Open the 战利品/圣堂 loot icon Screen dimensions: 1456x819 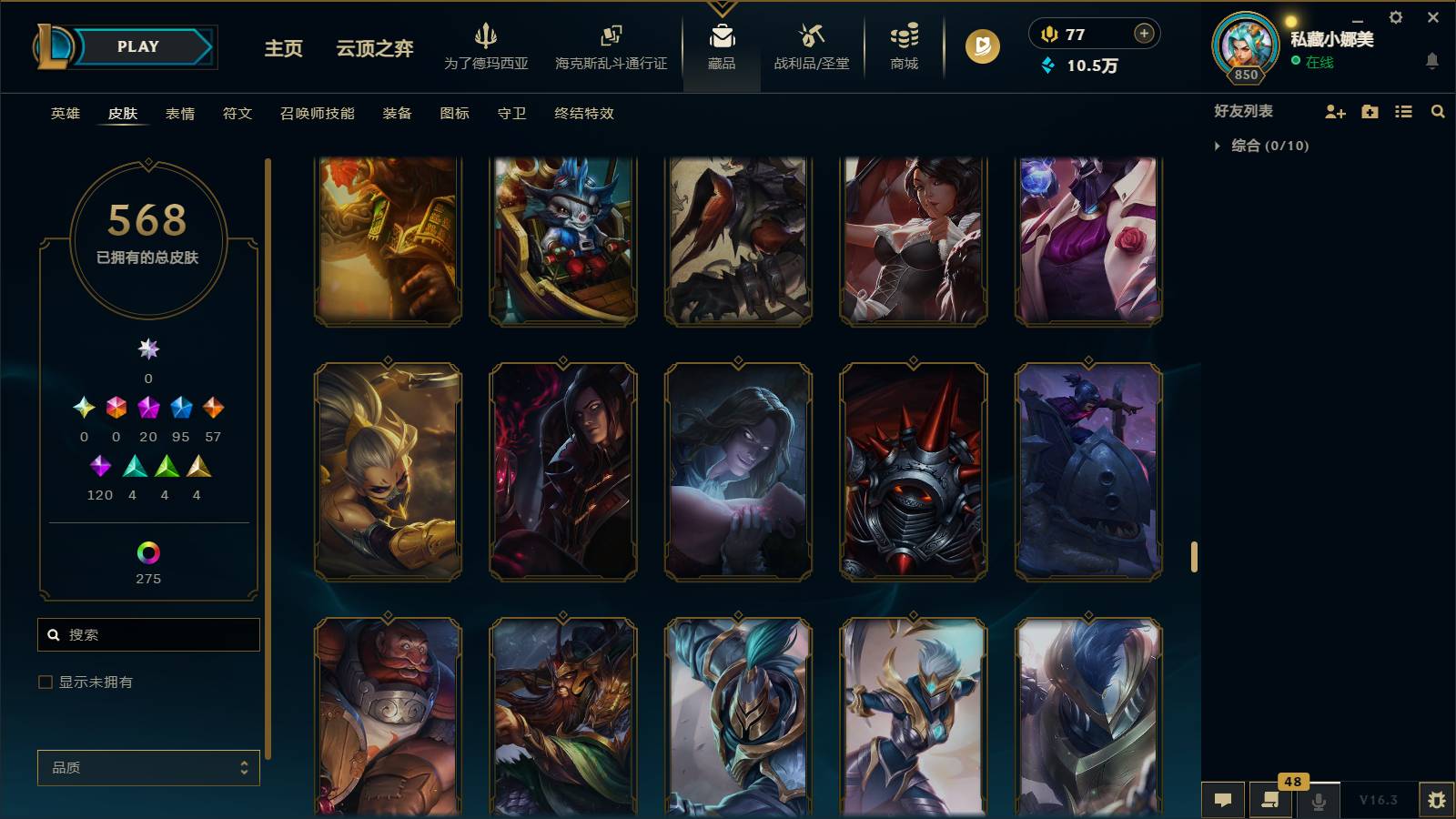809,45
